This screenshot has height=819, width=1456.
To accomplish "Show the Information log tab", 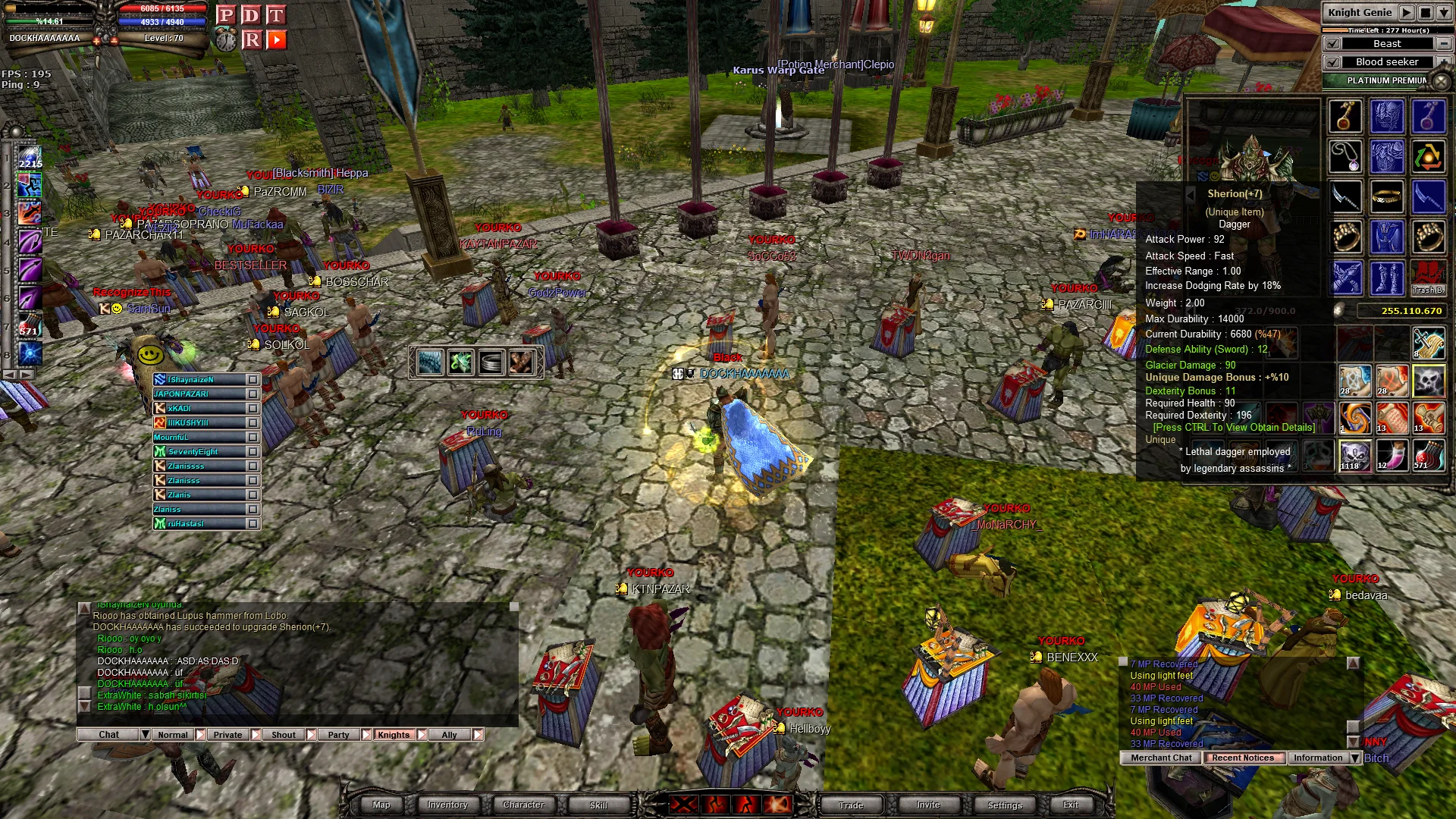I will coord(1317,758).
